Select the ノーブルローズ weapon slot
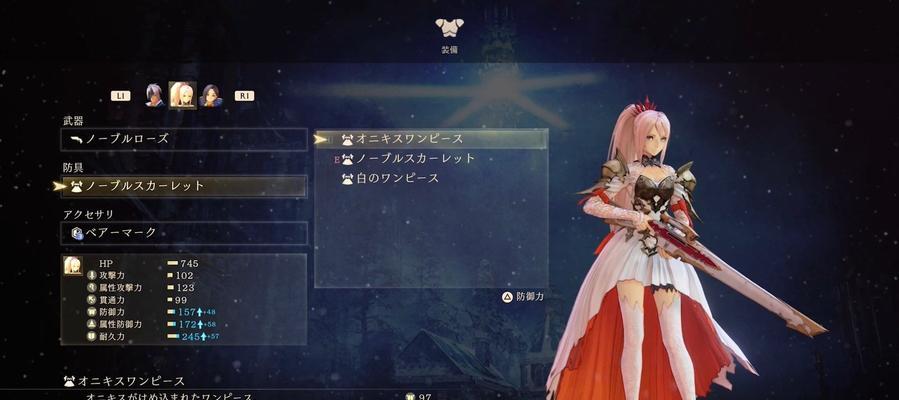Screen dimensions: 899x400 pyautogui.click(x=184, y=139)
